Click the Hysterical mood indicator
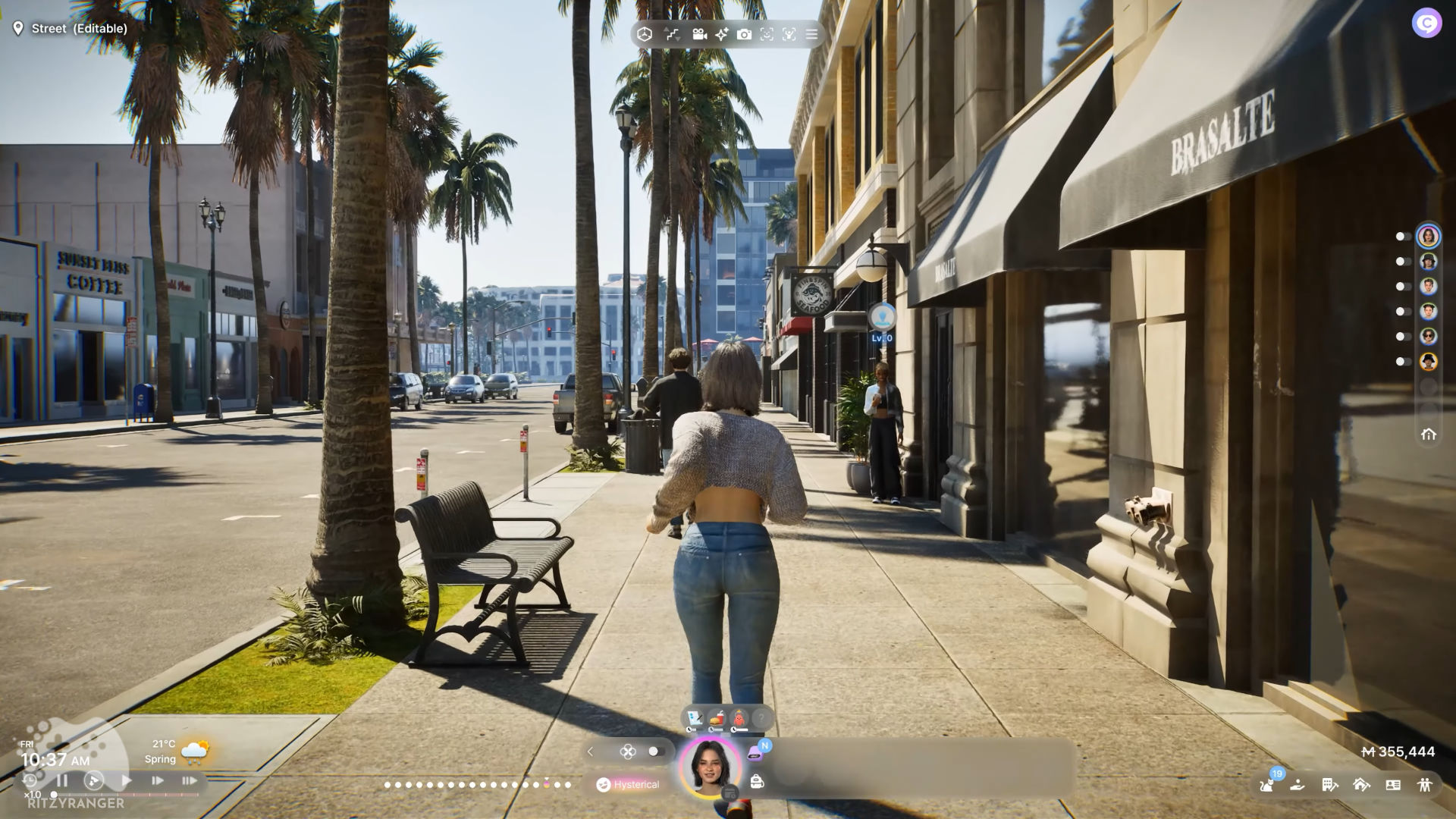This screenshot has height=819, width=1456. 628,784
